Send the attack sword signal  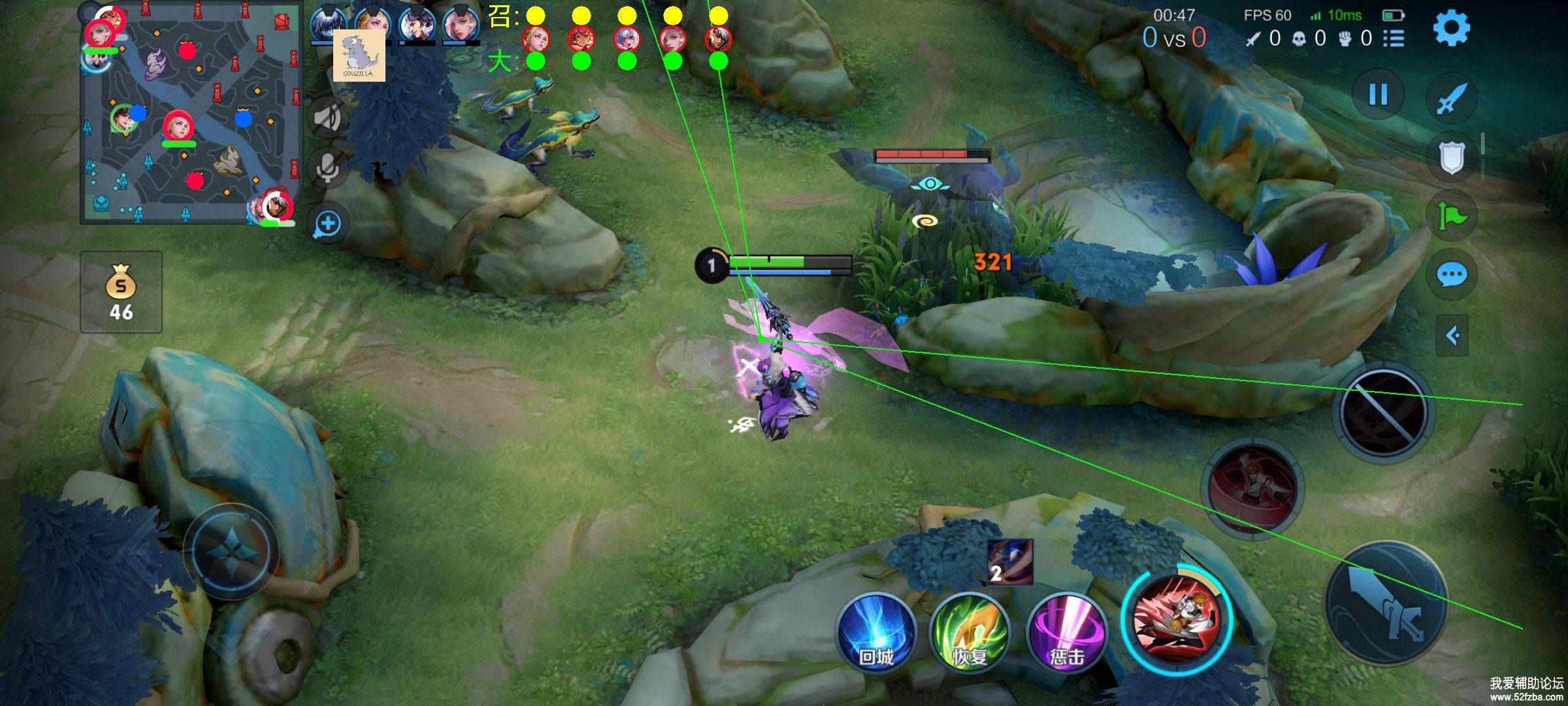[x=1451, y=99]
